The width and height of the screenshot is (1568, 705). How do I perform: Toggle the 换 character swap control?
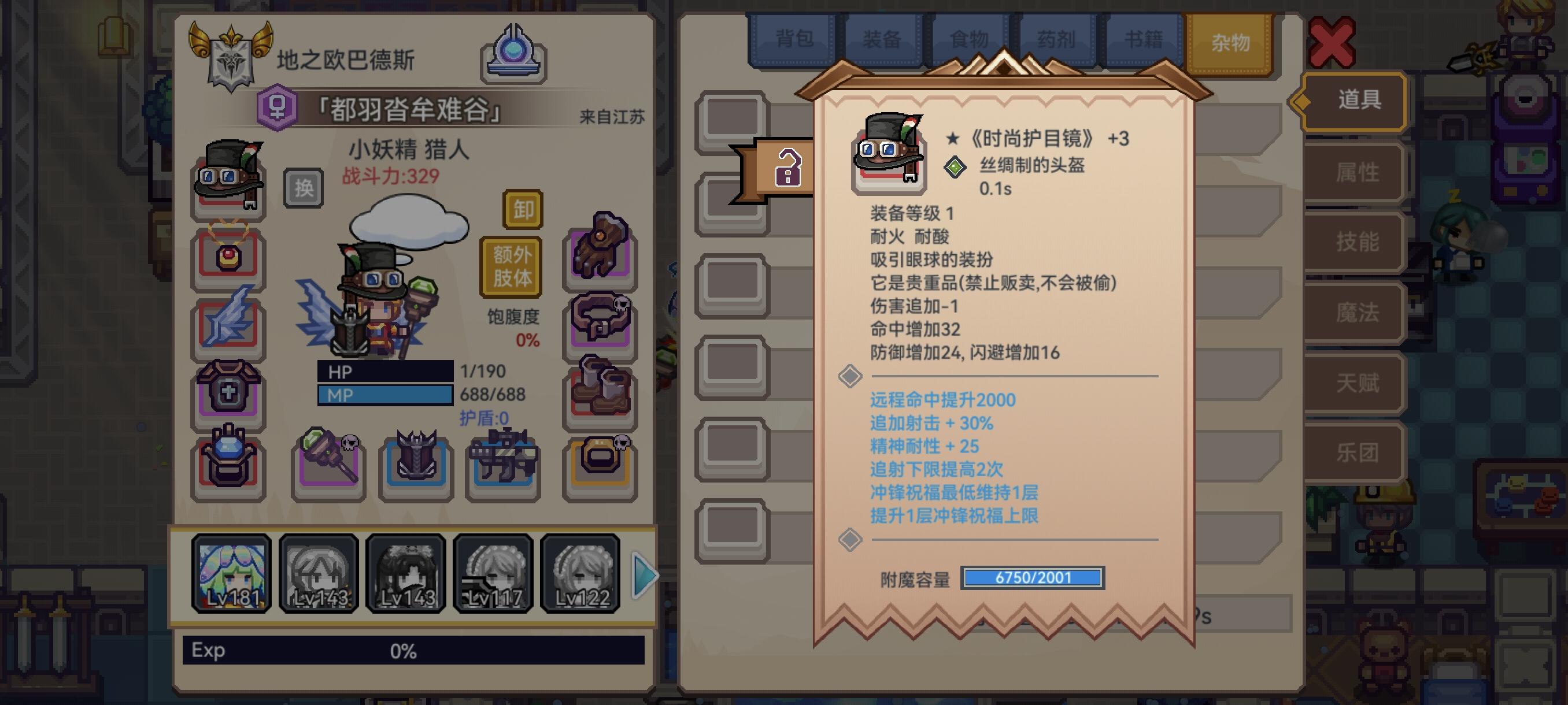tap(302, 188)
